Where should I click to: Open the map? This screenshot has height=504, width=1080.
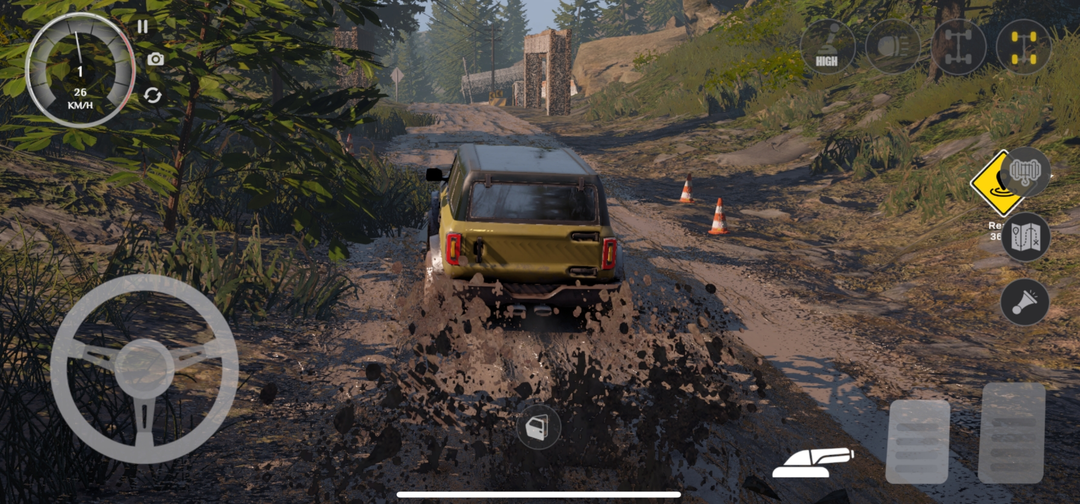pyautogui.click(x=1026, y=237)
